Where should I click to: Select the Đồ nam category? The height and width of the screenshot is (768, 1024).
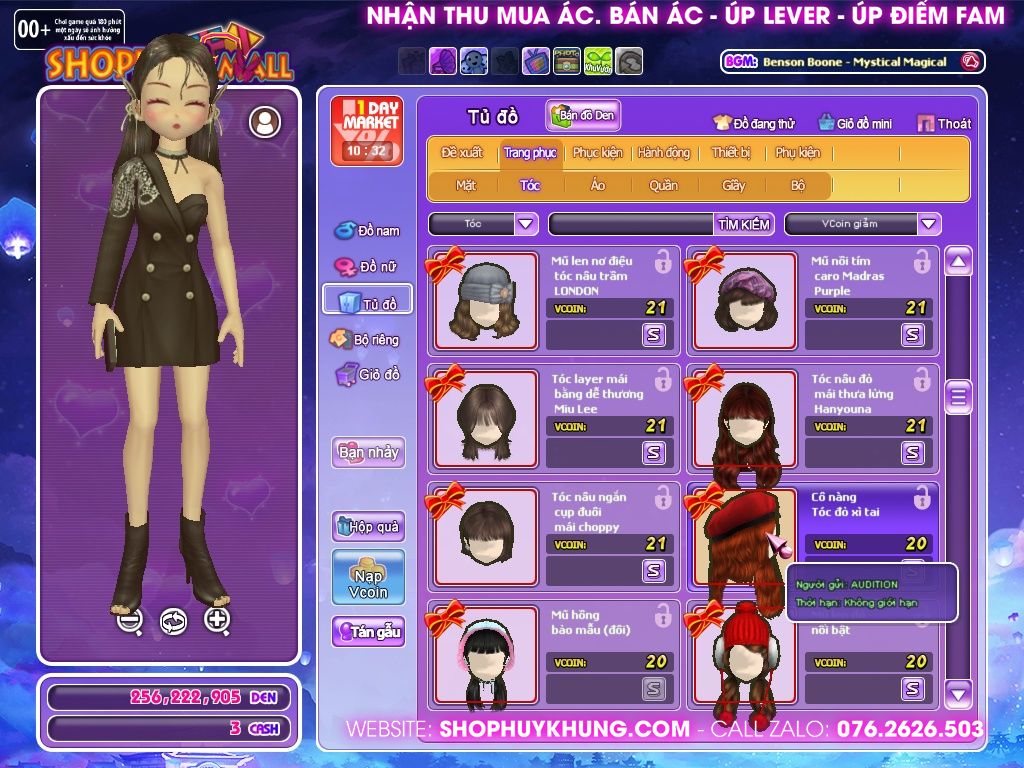(367, 231)
